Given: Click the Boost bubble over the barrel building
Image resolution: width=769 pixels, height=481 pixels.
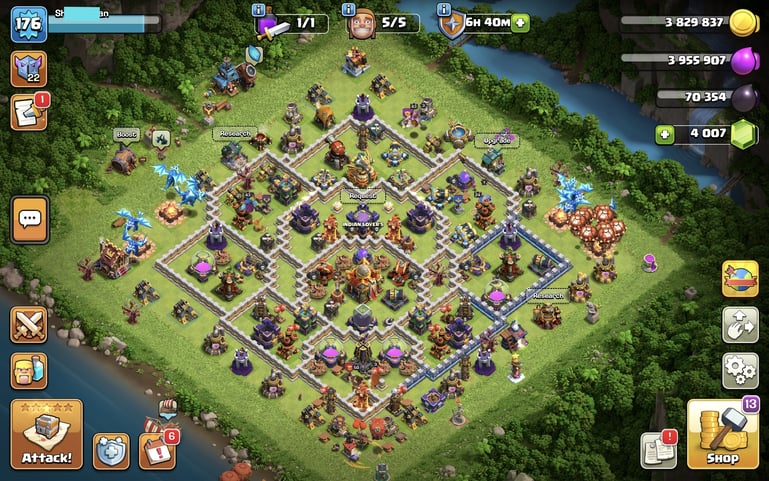Looking at the screenshot, I should click(x=126, y=134).
